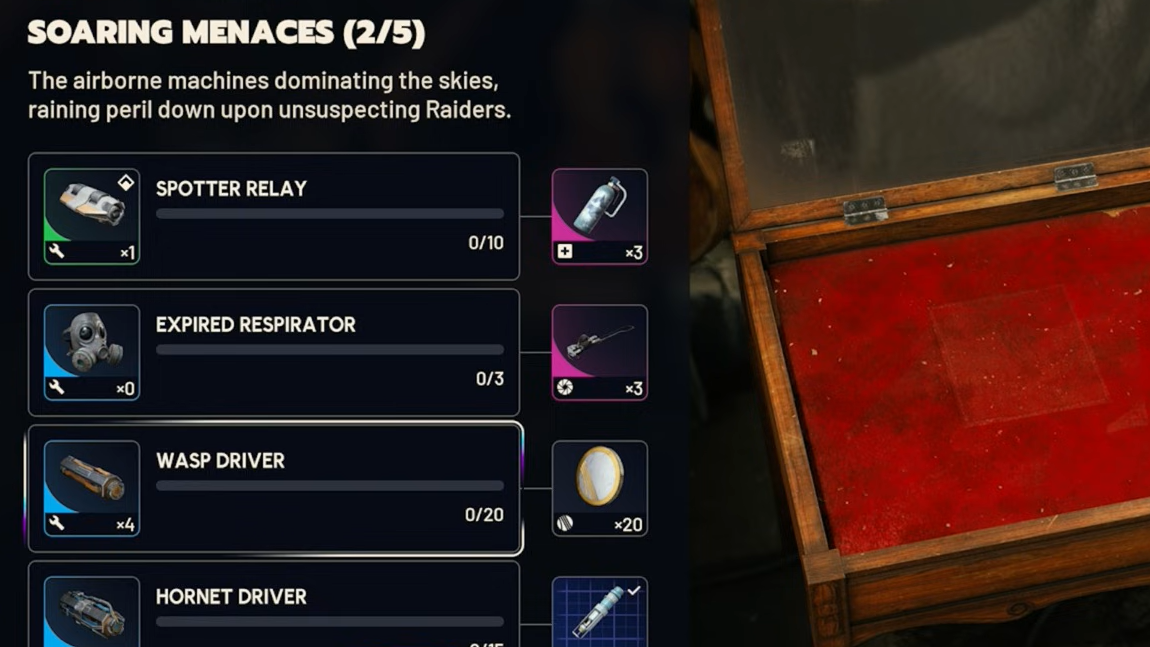Viewport: 1150px width, 647px height.
Task: Select the Expired Respirator objective row
Action: (x=330, y=352)
